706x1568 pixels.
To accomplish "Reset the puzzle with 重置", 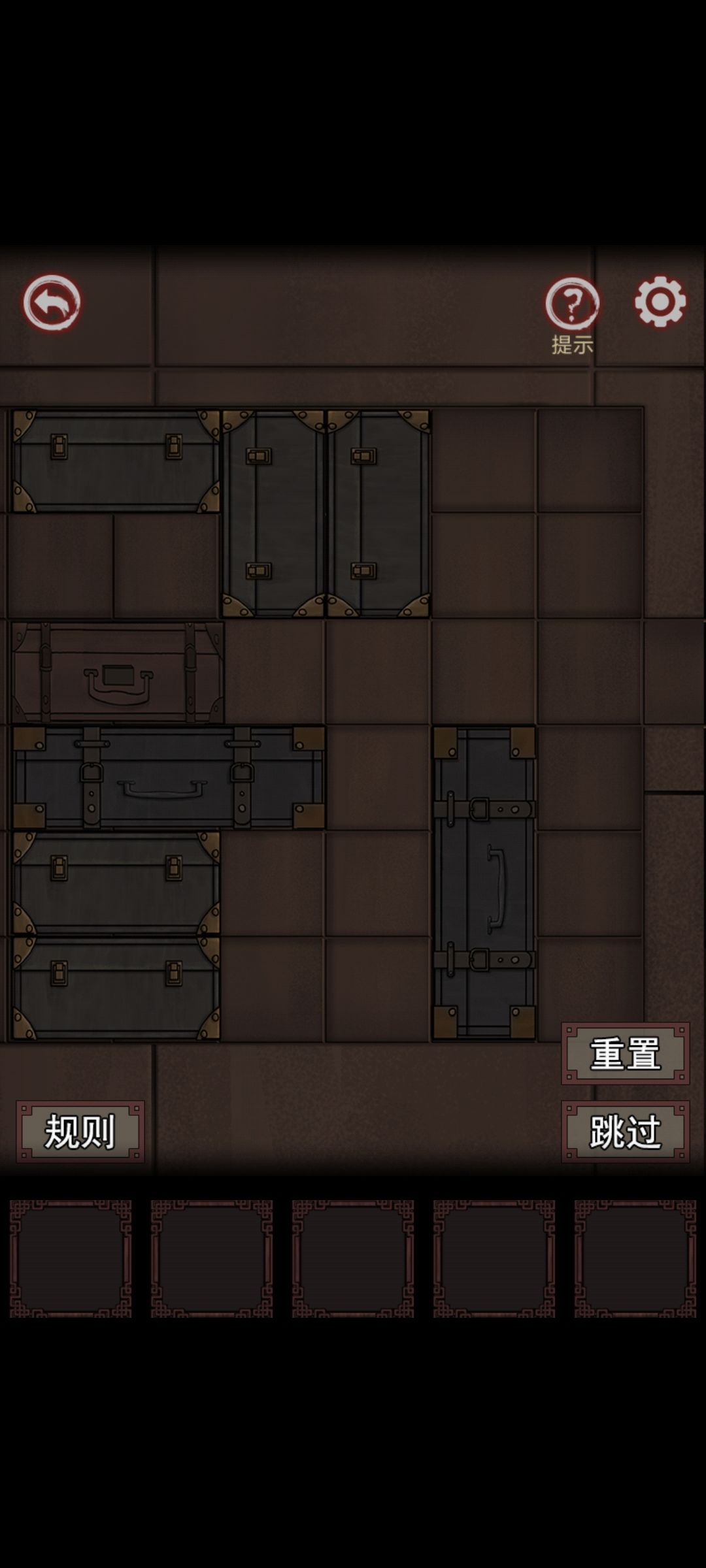I will [x=625, y=1053].
